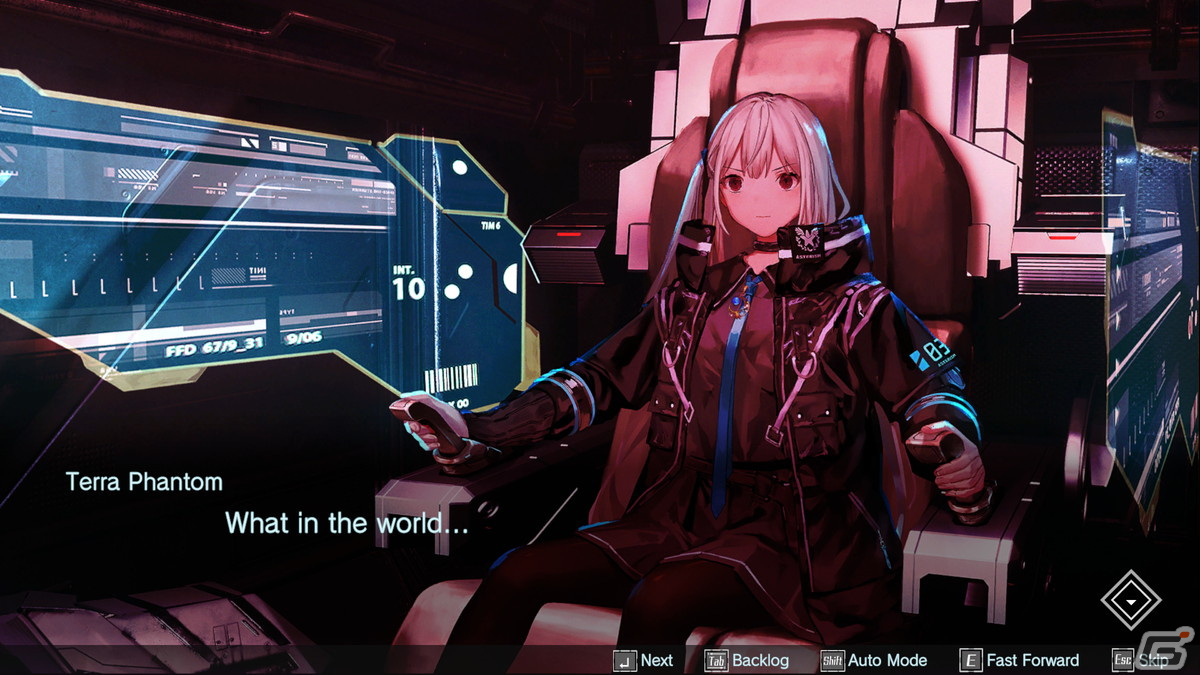Open the Backlog
This screenshot has height=675, width=1200.
tap(748, 660)
